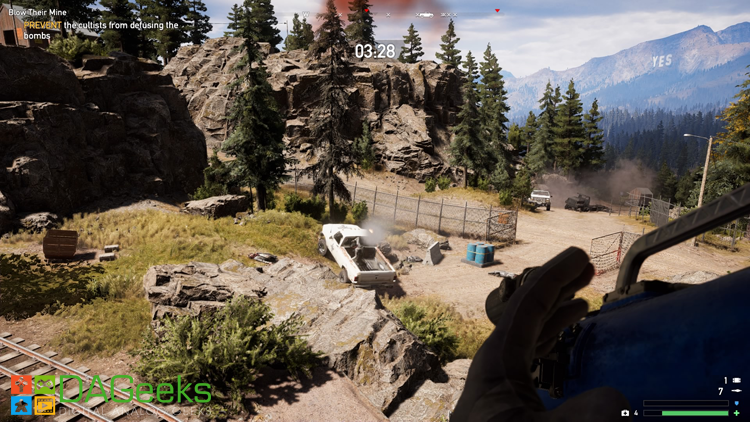The width and height of the screenshot is (750, 422).
Task: Select the remote explosive icon next to the 1
Action: click(x=737, y=381)
